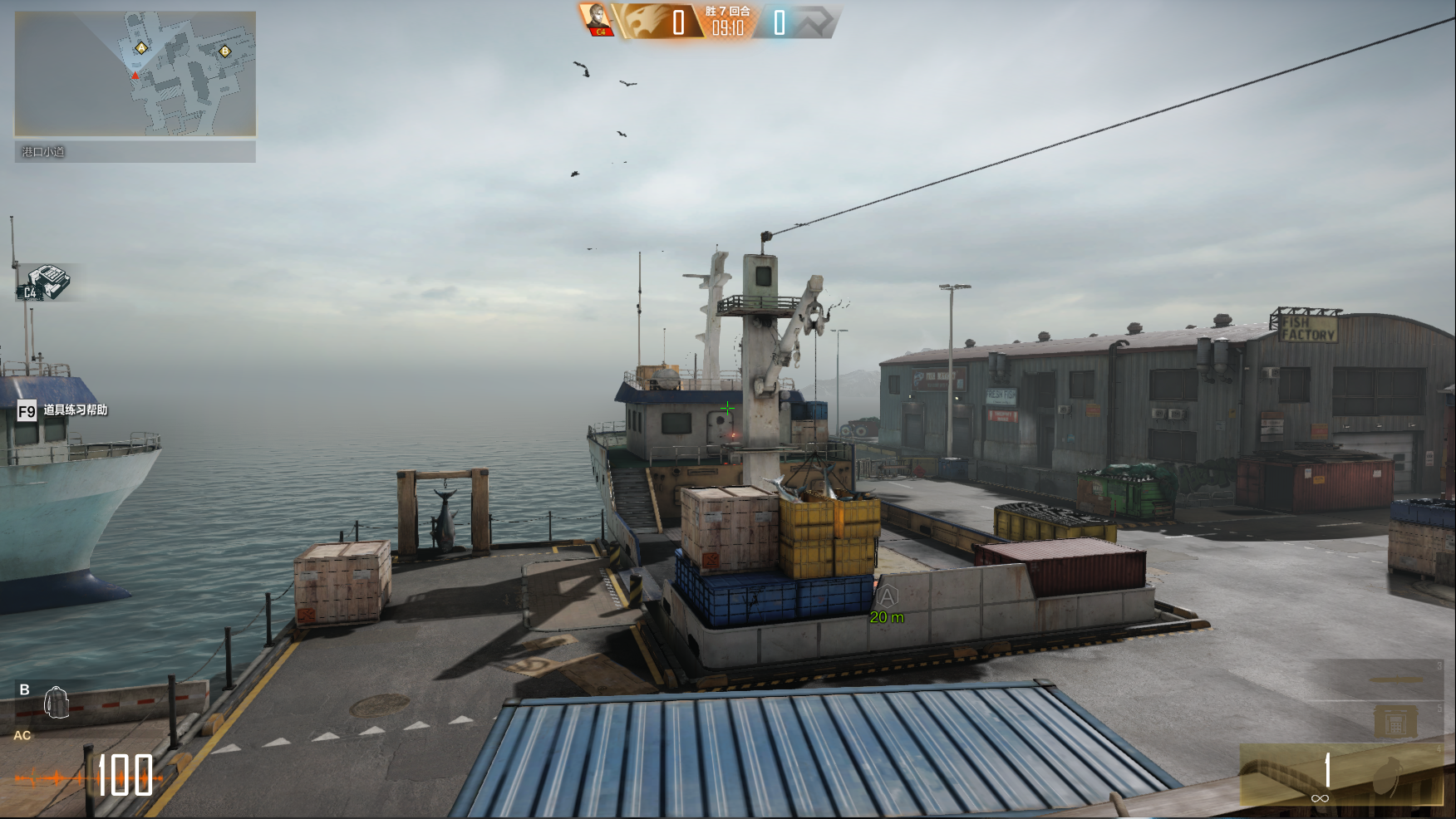The height and width of the screenshot is (819, 1456).
Task: Open the harbor minimap
Action: pos(135,73)
